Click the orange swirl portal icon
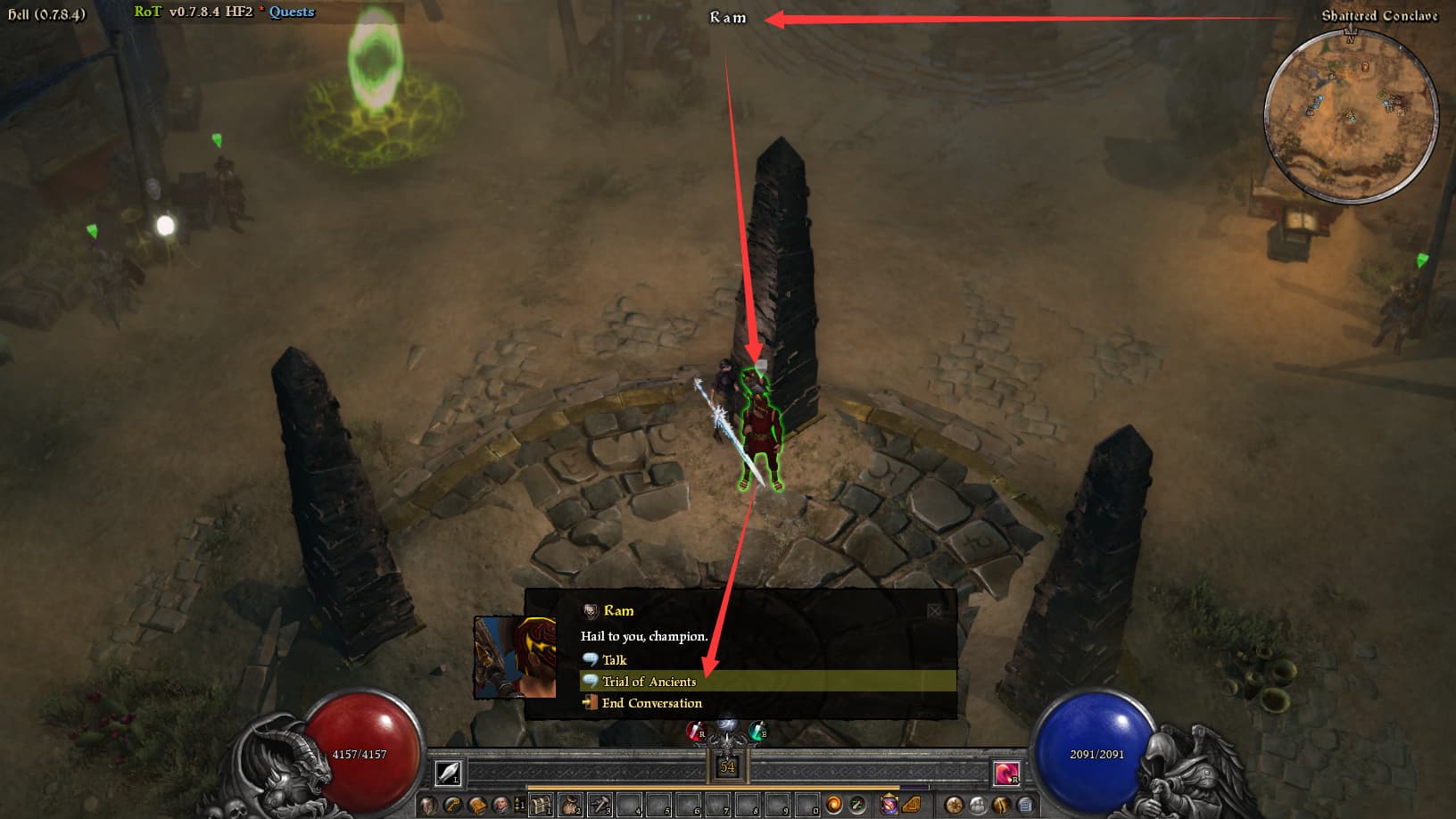The height and width of the screenshot is (819, 1456). click(833, 805)
